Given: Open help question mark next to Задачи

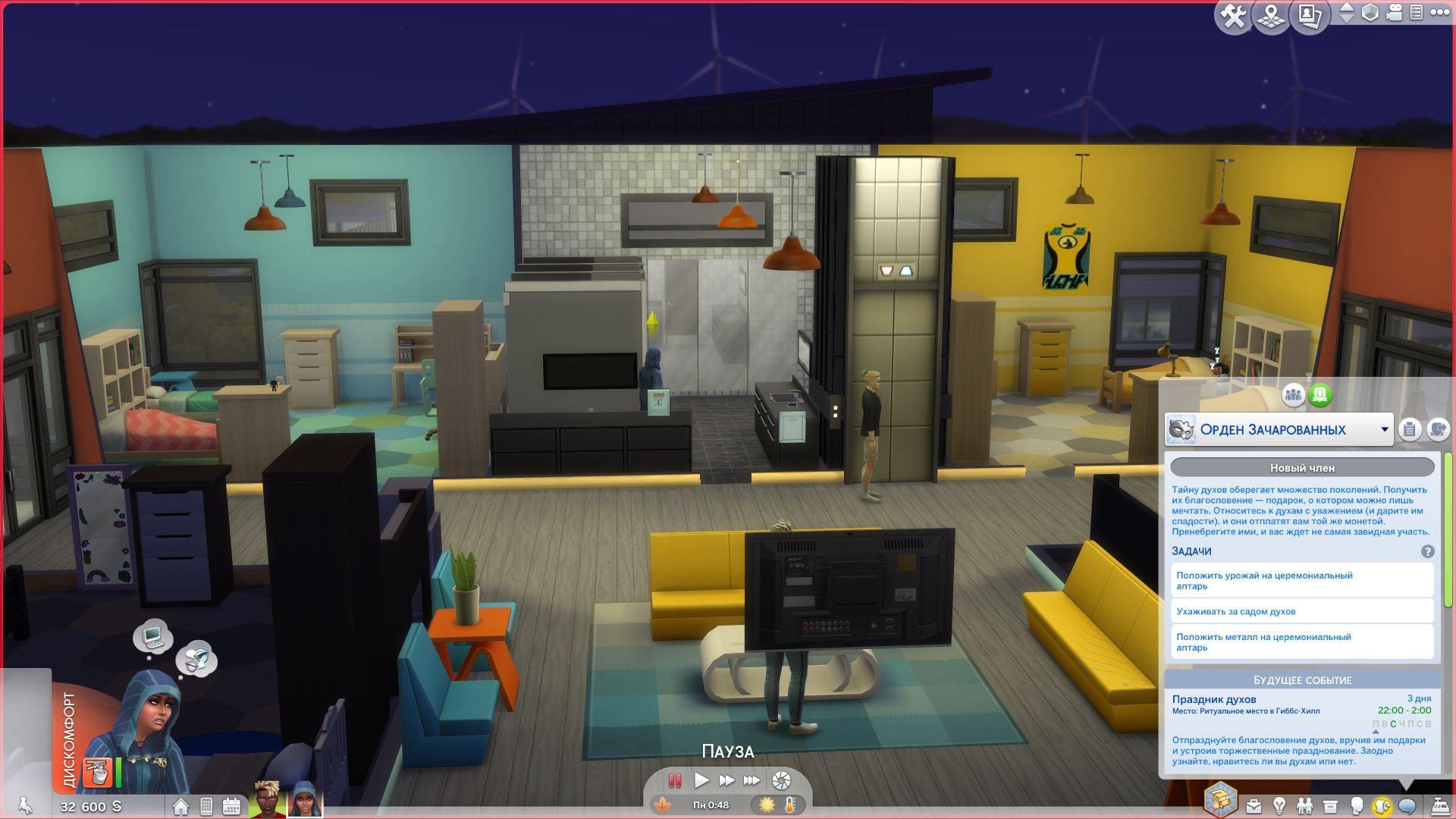Looking at the screenshot, I should [1427, 552].
